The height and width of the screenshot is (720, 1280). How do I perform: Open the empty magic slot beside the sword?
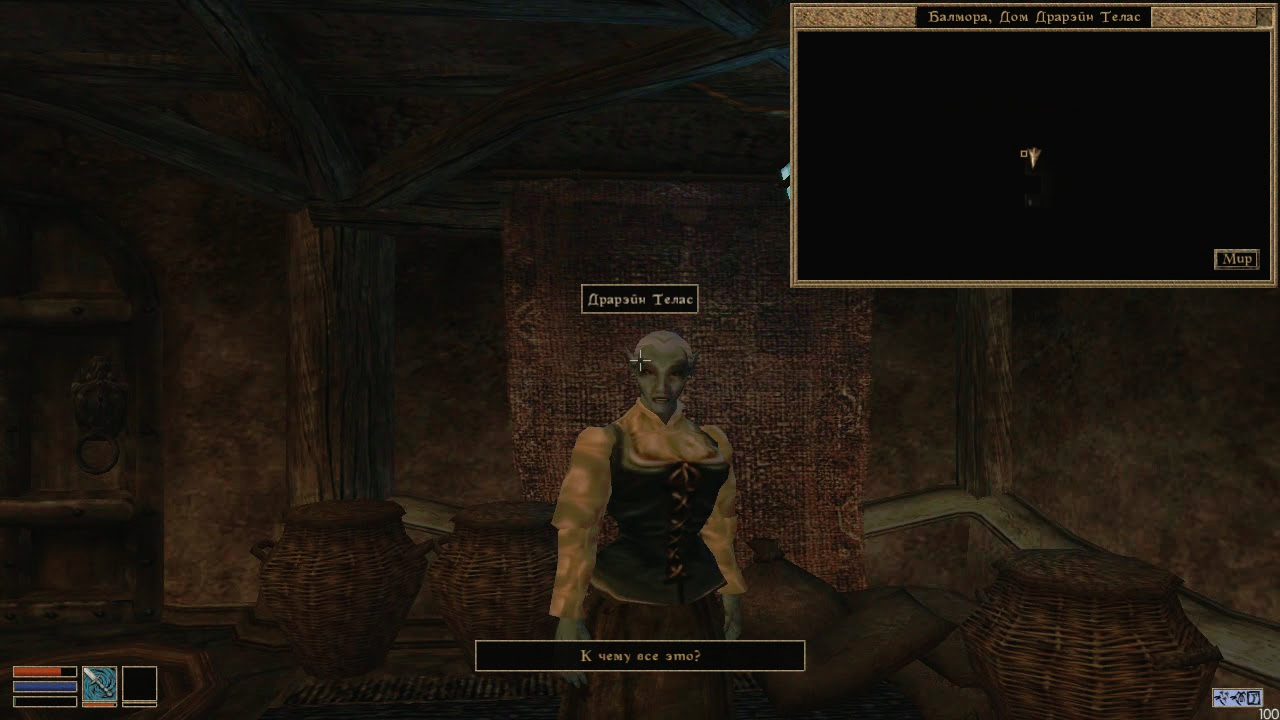click(x=139, y=684)
